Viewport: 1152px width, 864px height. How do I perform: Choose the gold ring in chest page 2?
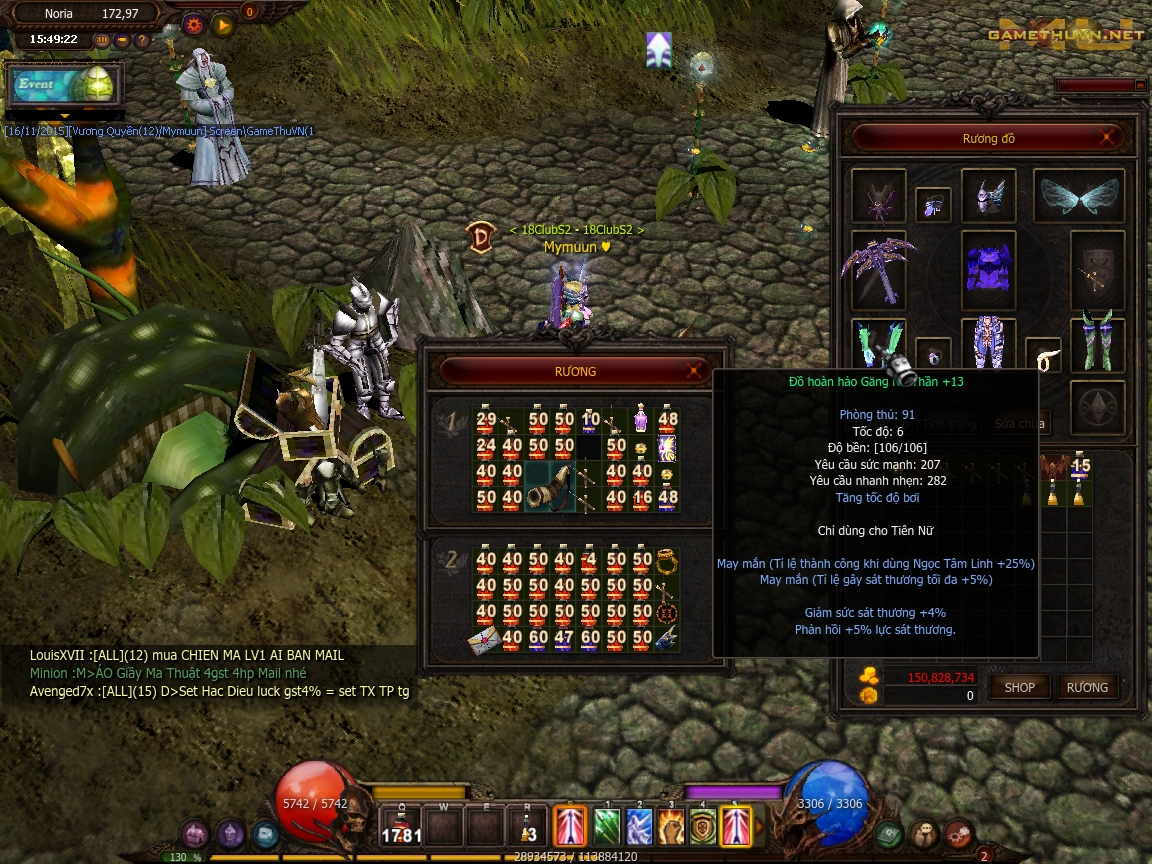coord(668,560)
